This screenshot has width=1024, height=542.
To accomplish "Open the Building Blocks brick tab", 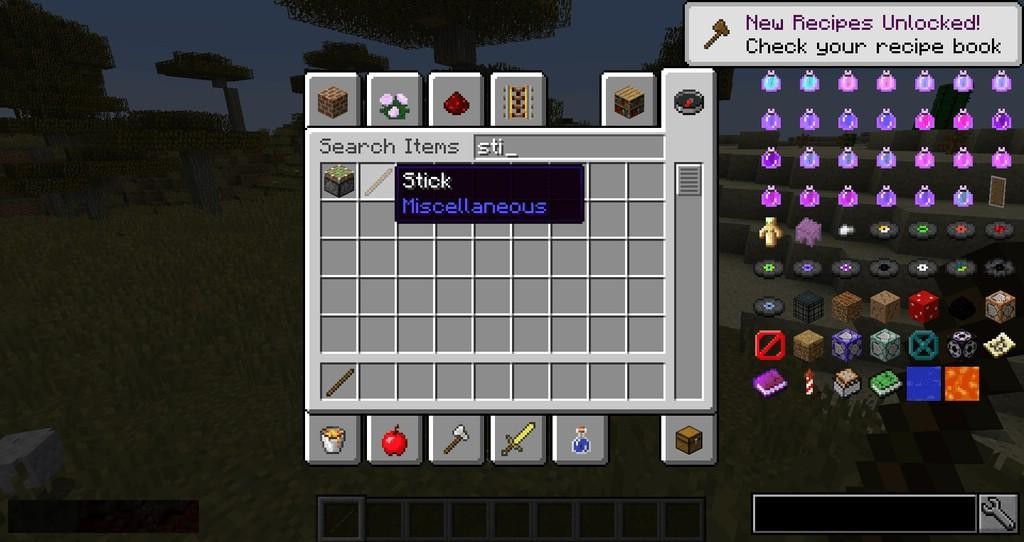I will click(332, 101).
